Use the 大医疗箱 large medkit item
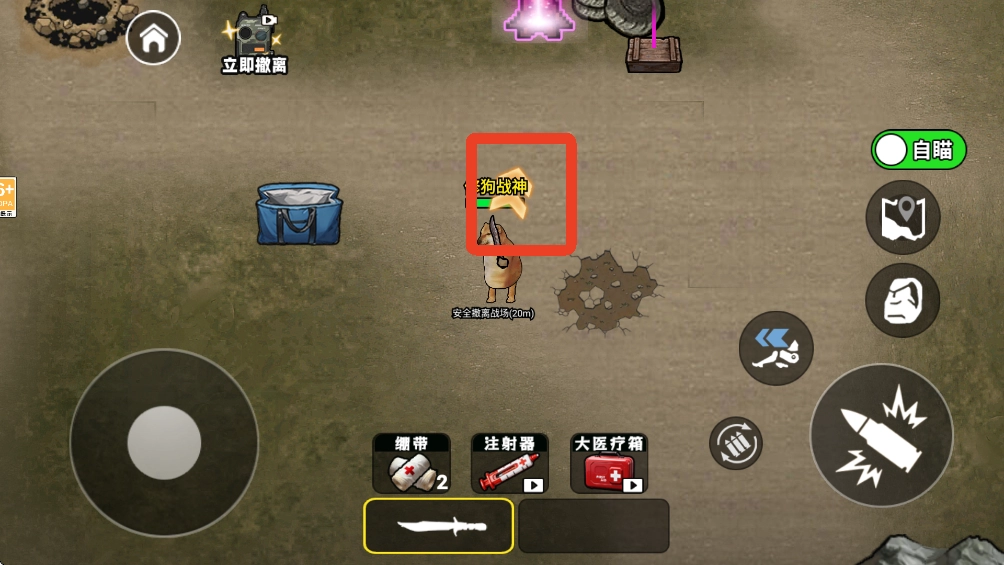Image resolution: width=1004 pixels, height=565 pixels. click(608, 464)
